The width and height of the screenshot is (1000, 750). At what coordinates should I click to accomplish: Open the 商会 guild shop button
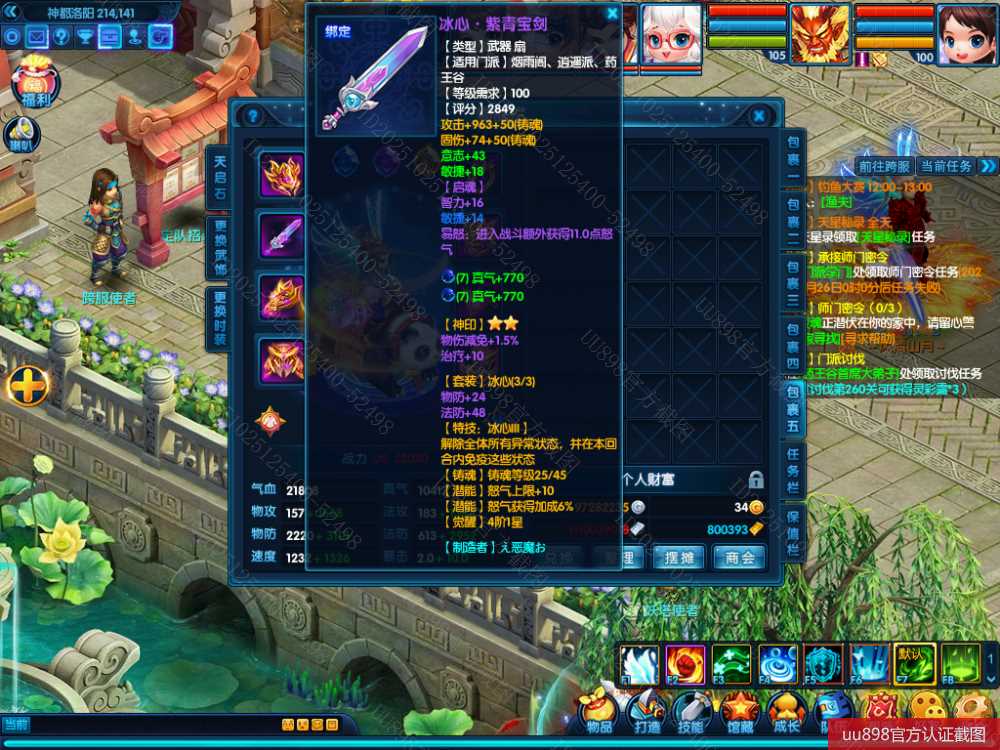pyautogui.click(x=740, y=557)
